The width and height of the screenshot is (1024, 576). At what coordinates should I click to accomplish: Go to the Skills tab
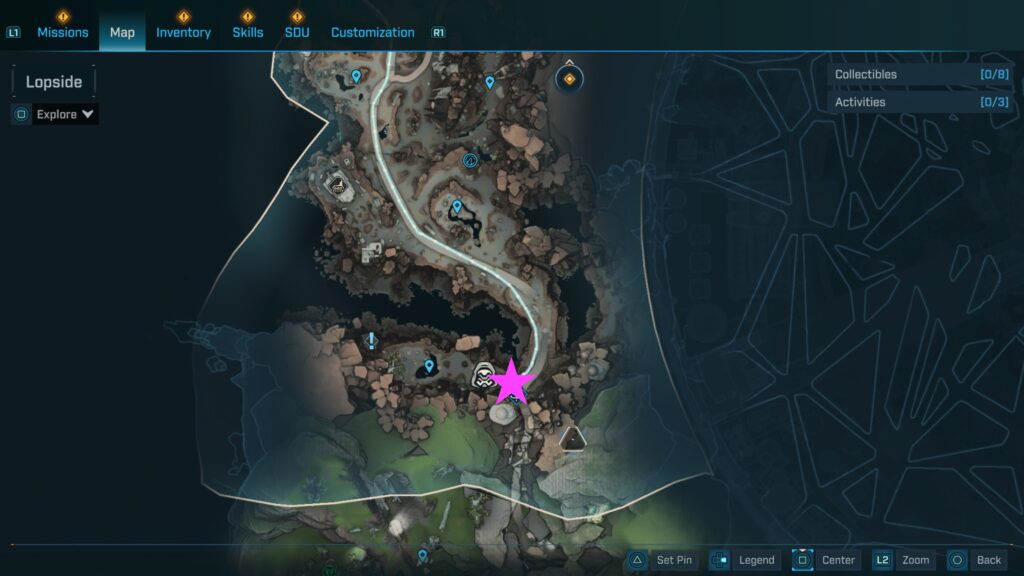(x=247, y=32)
